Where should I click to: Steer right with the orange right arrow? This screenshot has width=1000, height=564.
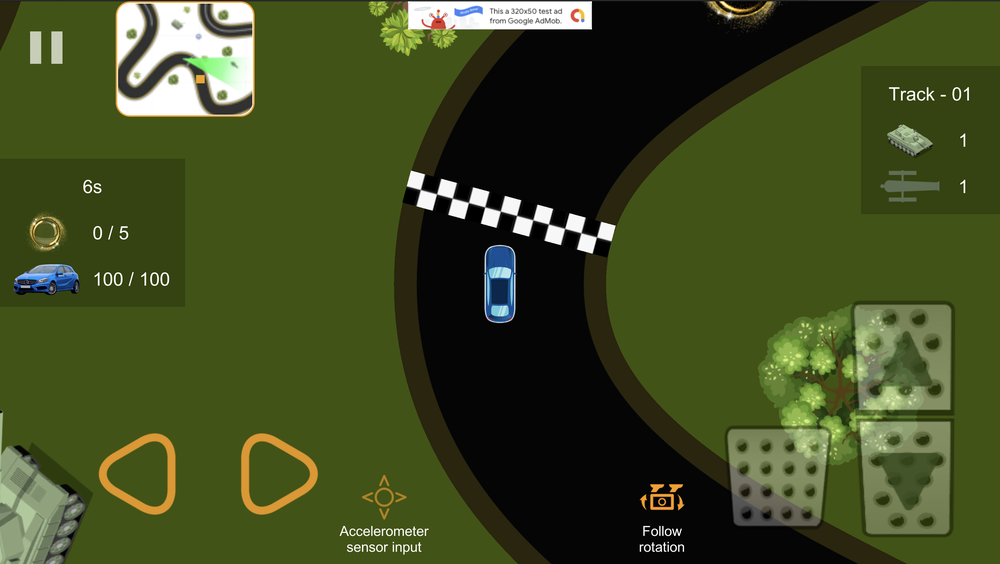[278, 474]
